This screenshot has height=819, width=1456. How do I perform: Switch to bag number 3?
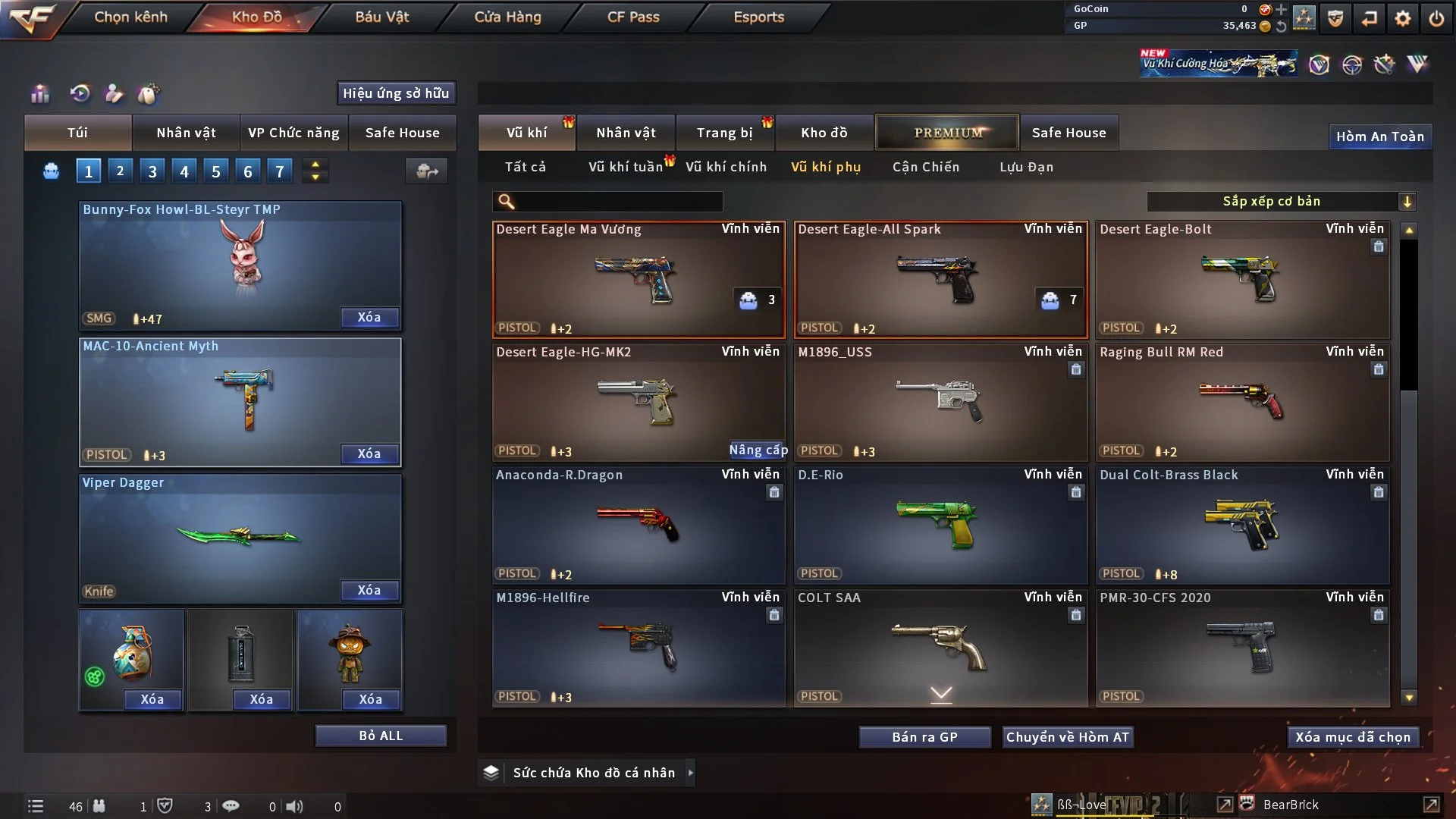coord(152,171)
